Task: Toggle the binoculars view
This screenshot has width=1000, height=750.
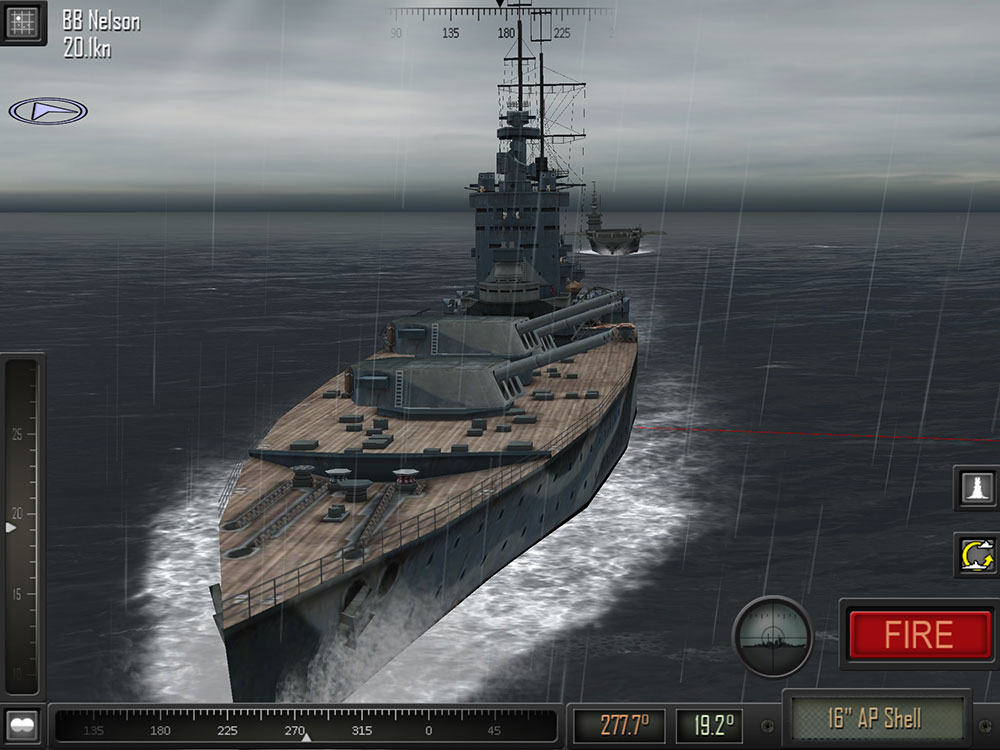Action: (x=22, y=724)
